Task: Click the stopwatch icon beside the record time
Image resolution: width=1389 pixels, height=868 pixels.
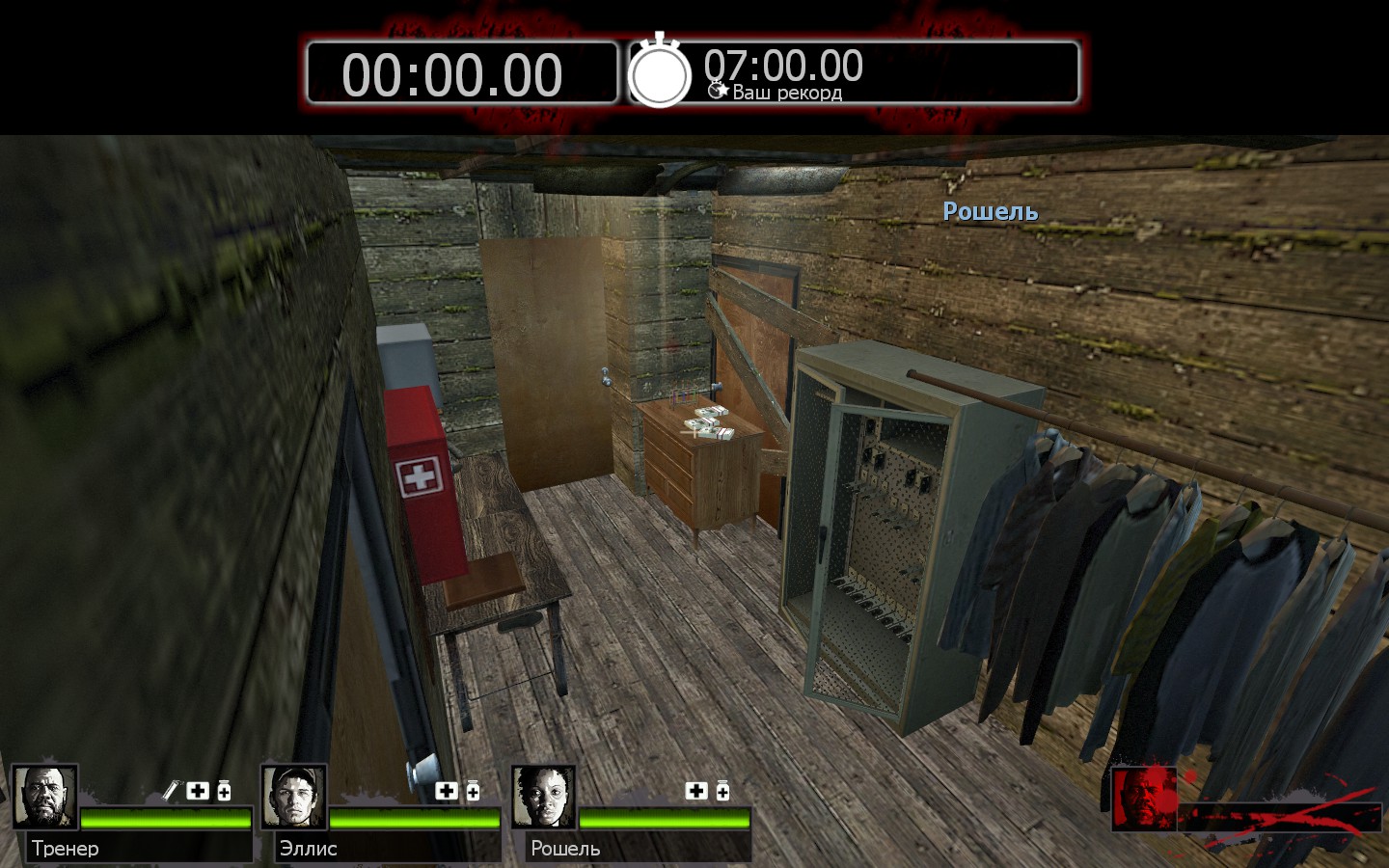Action: [660, 73]
